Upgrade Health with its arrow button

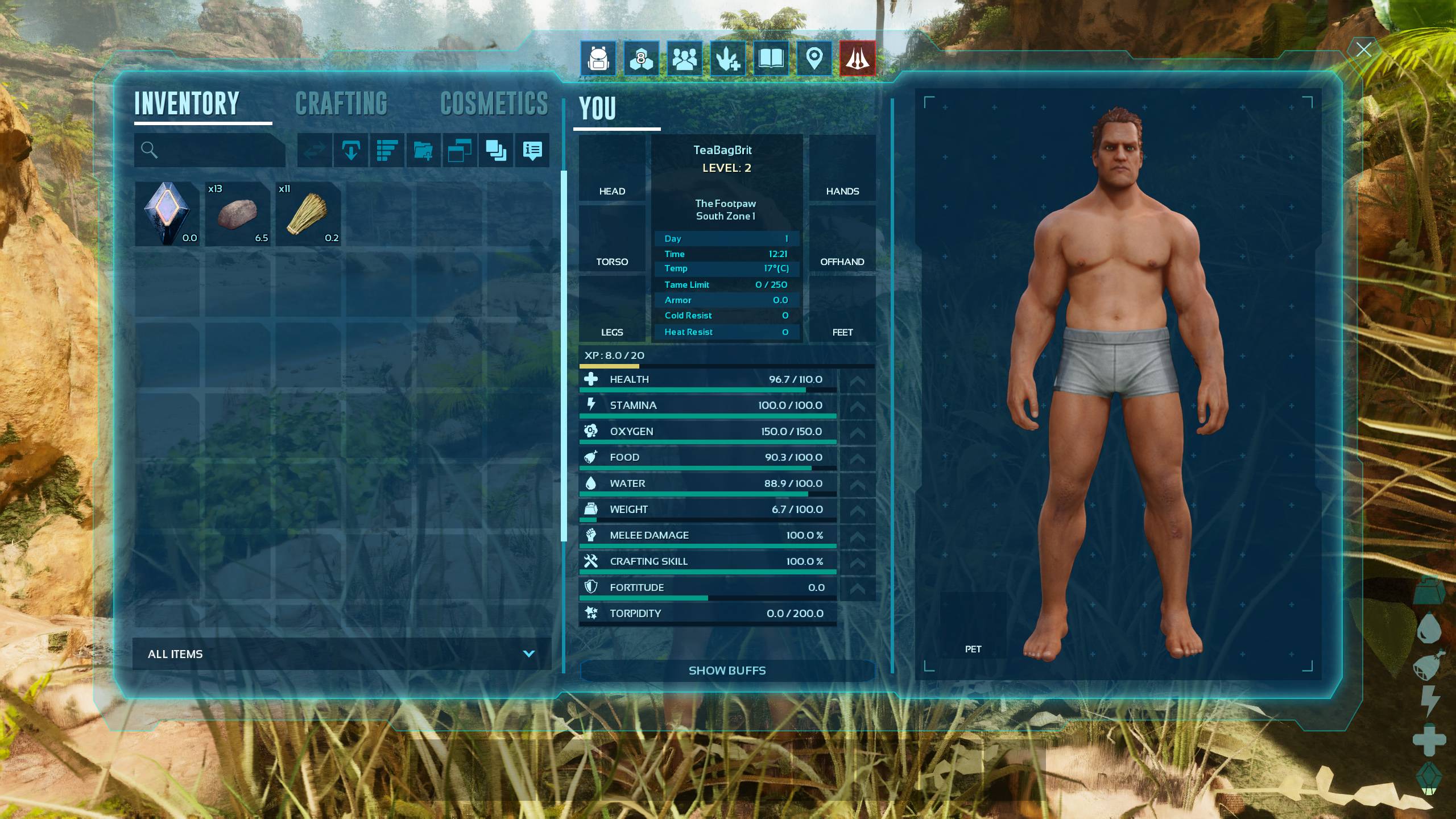(857, 380)
